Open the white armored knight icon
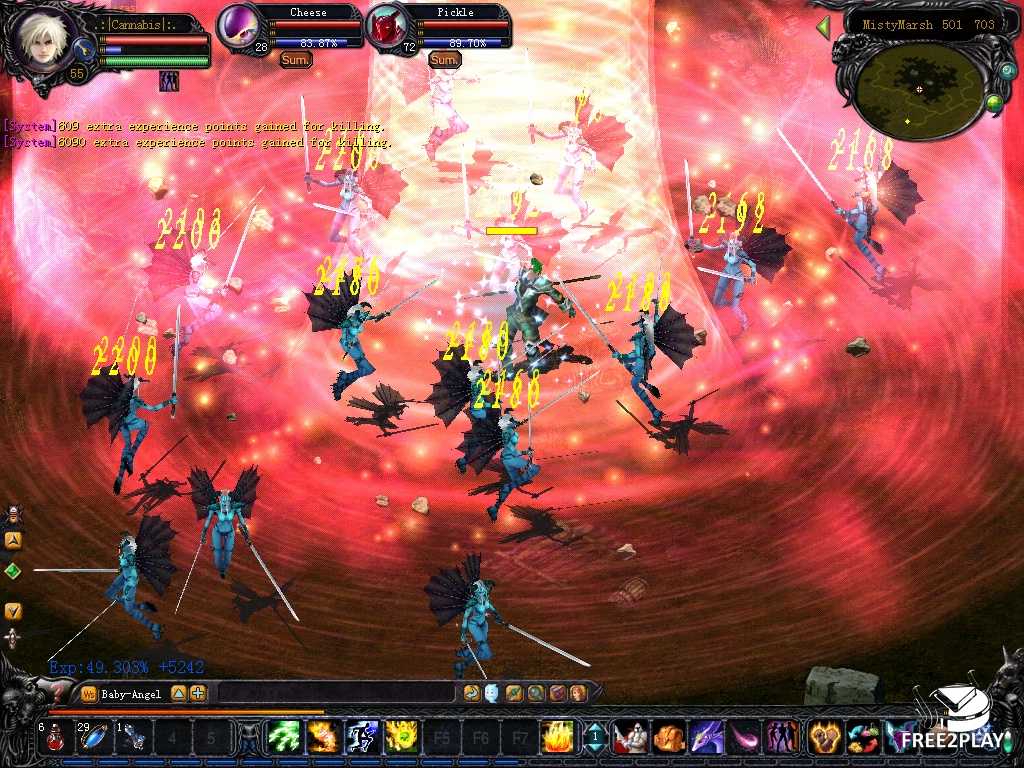The height and width of the screenshot is (768, 1024). 630,738
